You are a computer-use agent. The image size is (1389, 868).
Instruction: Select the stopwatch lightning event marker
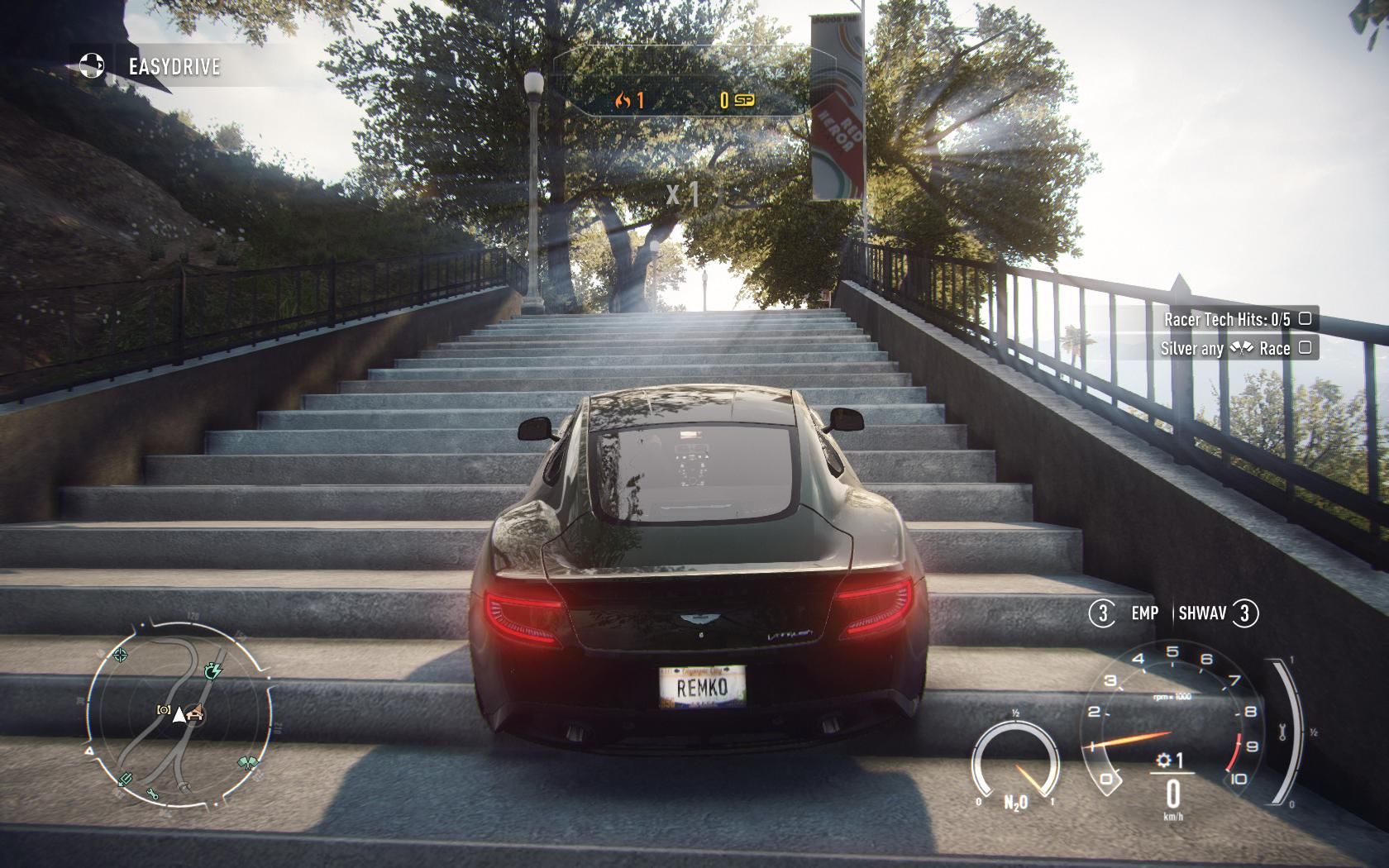[x=212, y=668]
